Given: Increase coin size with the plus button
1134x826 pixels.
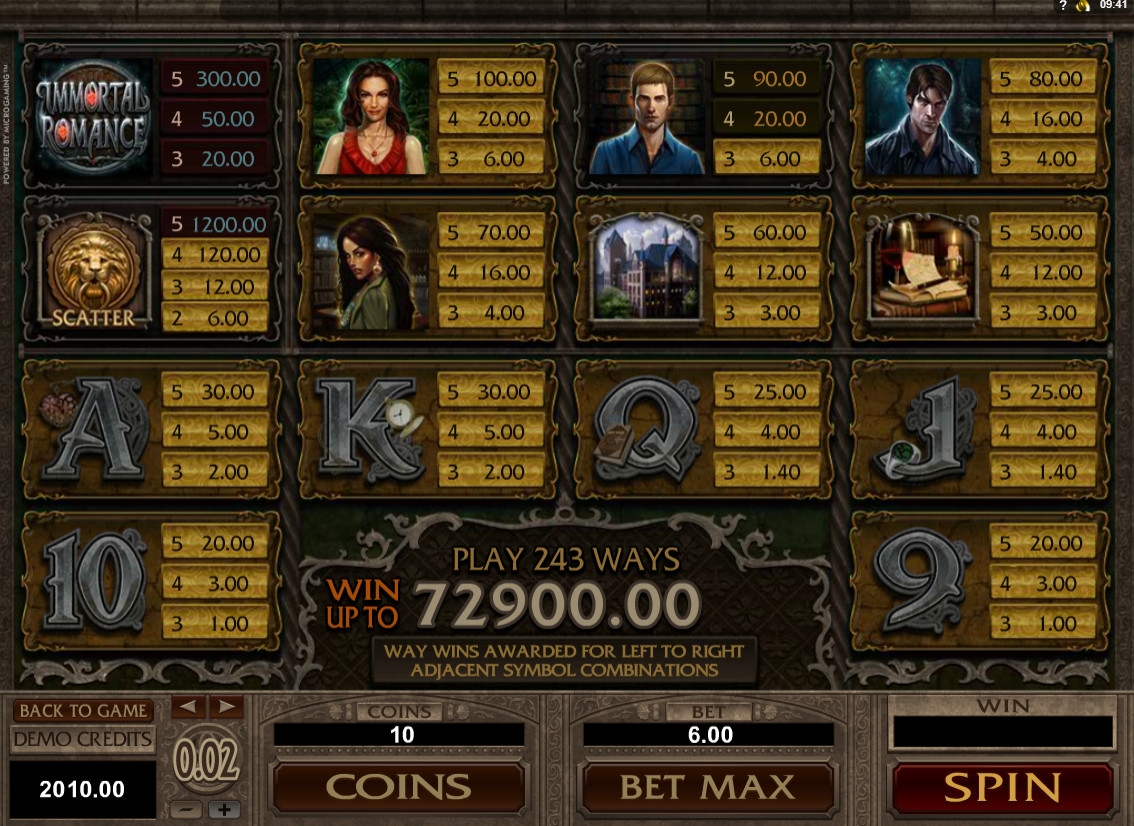Looking at the screenshot, I should 225,809.
